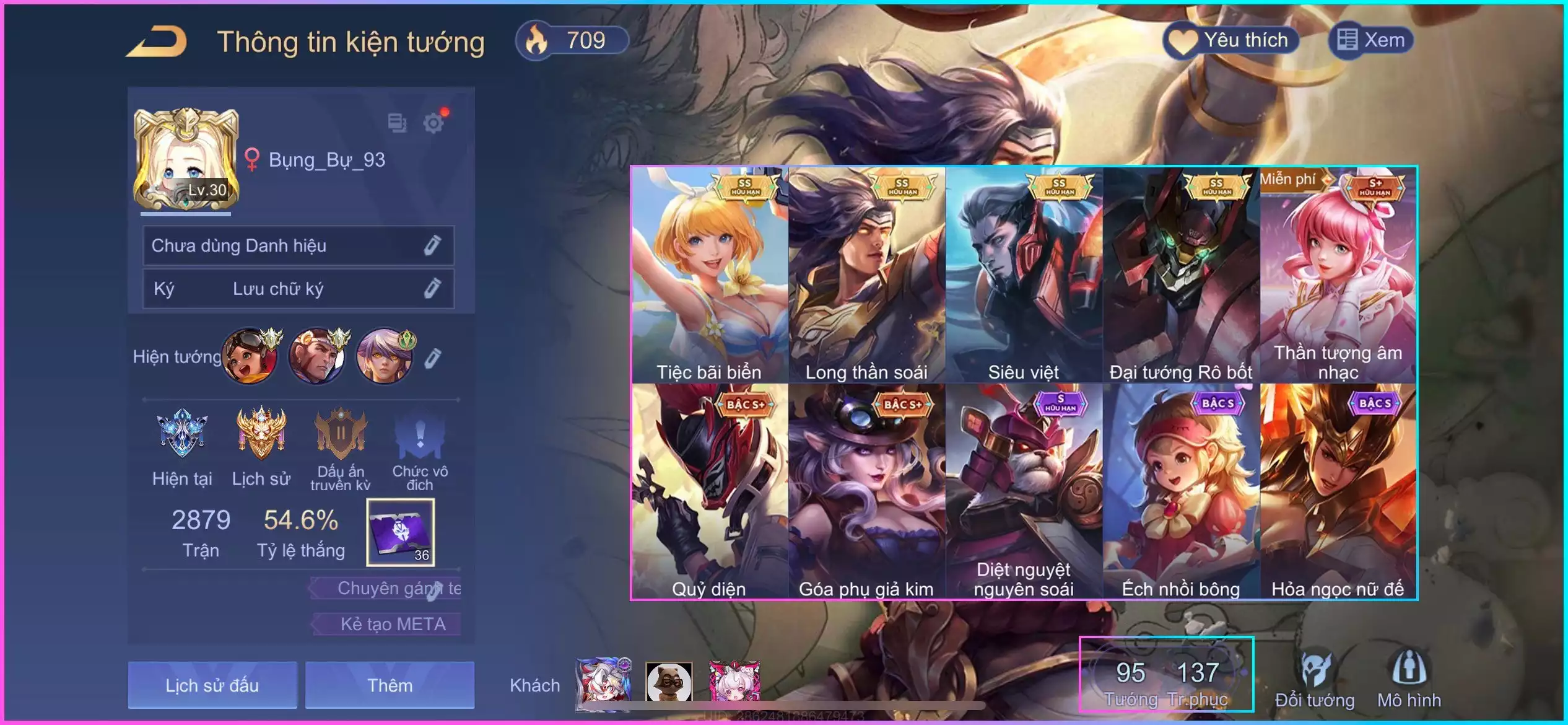
Task: Tap the Yêu thích heart button
Action: click(x=1232, y=41)
